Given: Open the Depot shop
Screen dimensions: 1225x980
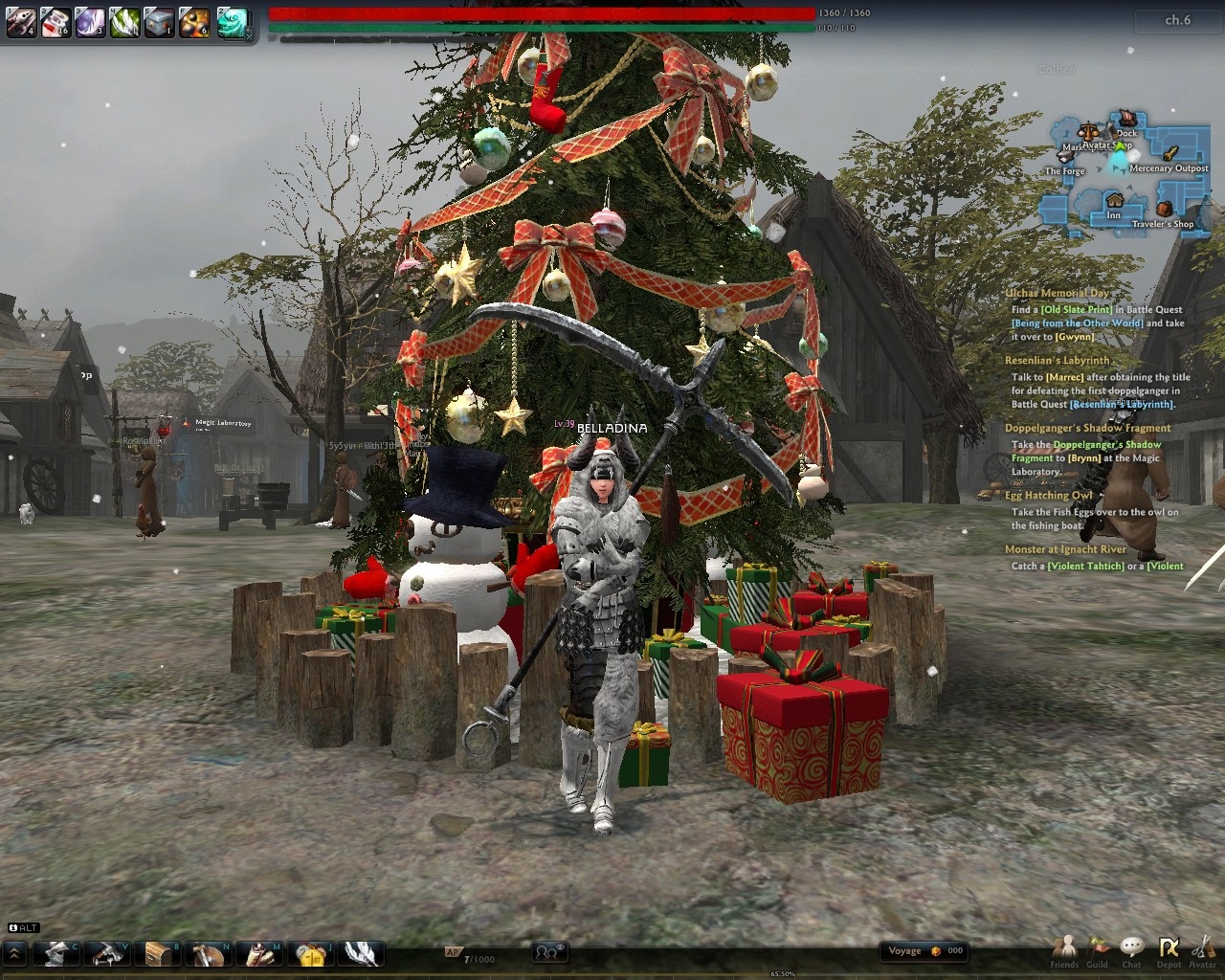Looking at the screenshot, I should (x=1169, y=950).
